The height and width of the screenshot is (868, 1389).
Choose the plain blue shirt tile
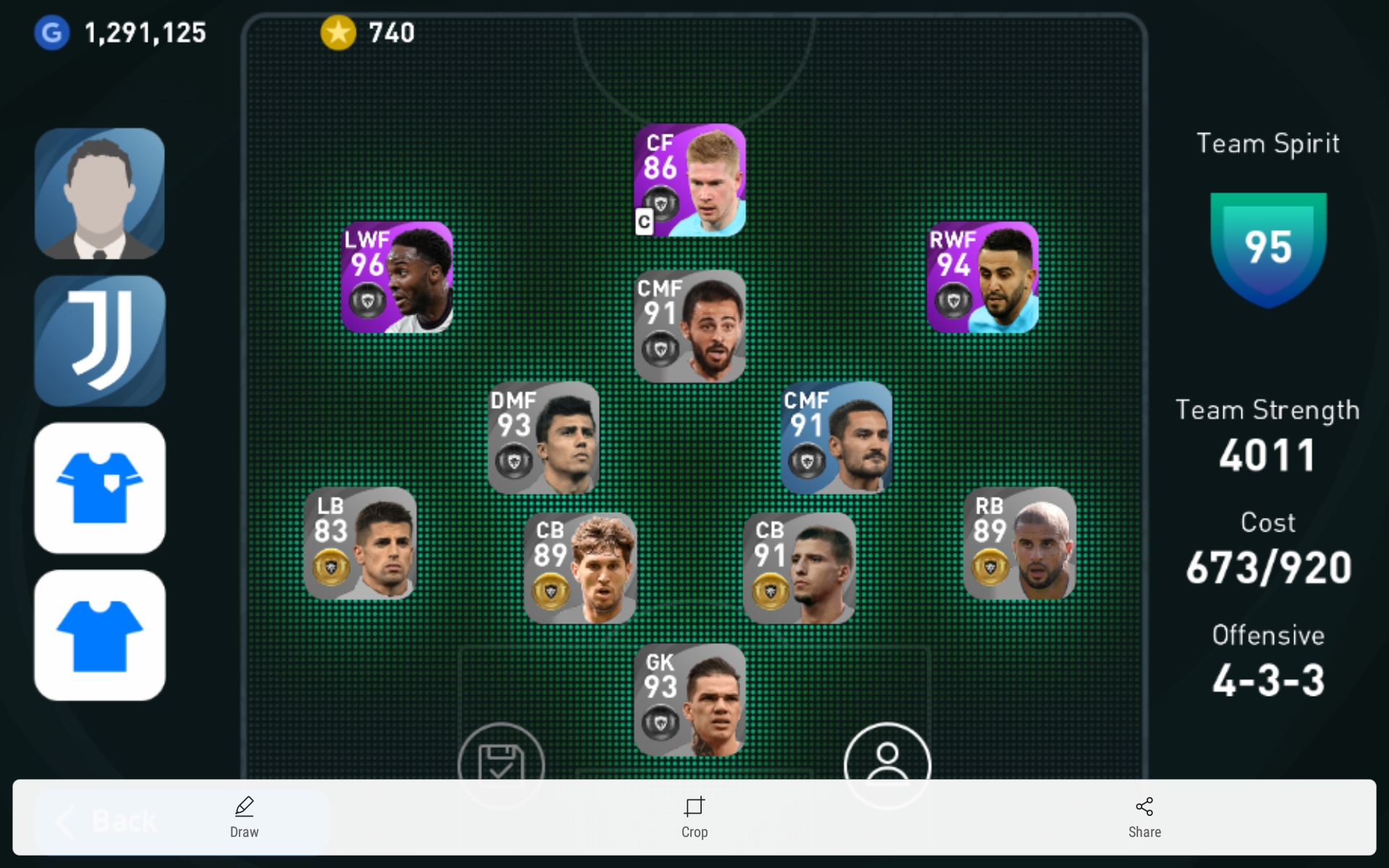tap(100, 635)
